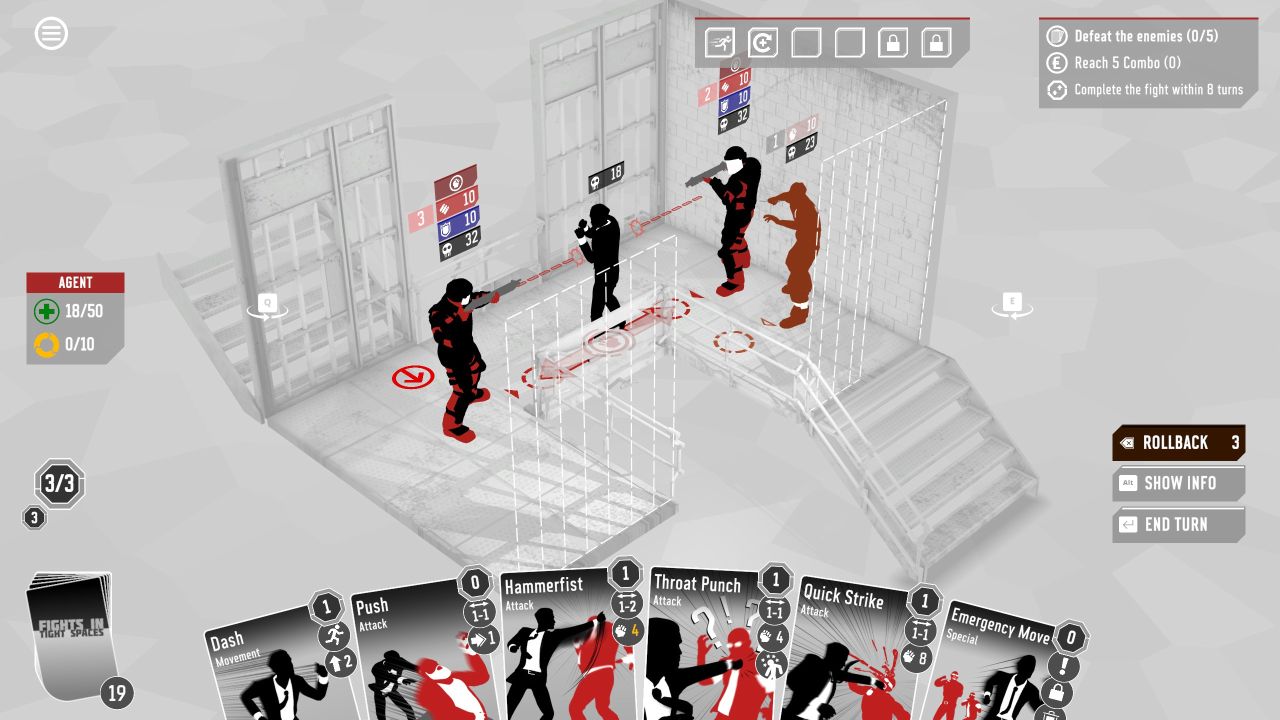Click the first locked ability slot
This screenshot has height=720, width=1280.
[x=893, y=43]
